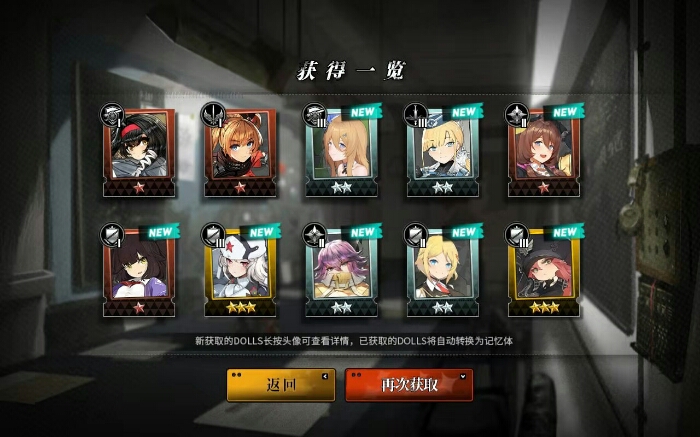The image size is (700, 437).
Task: Choose 再次获取 to pull again
Action: tap(408, 385)
